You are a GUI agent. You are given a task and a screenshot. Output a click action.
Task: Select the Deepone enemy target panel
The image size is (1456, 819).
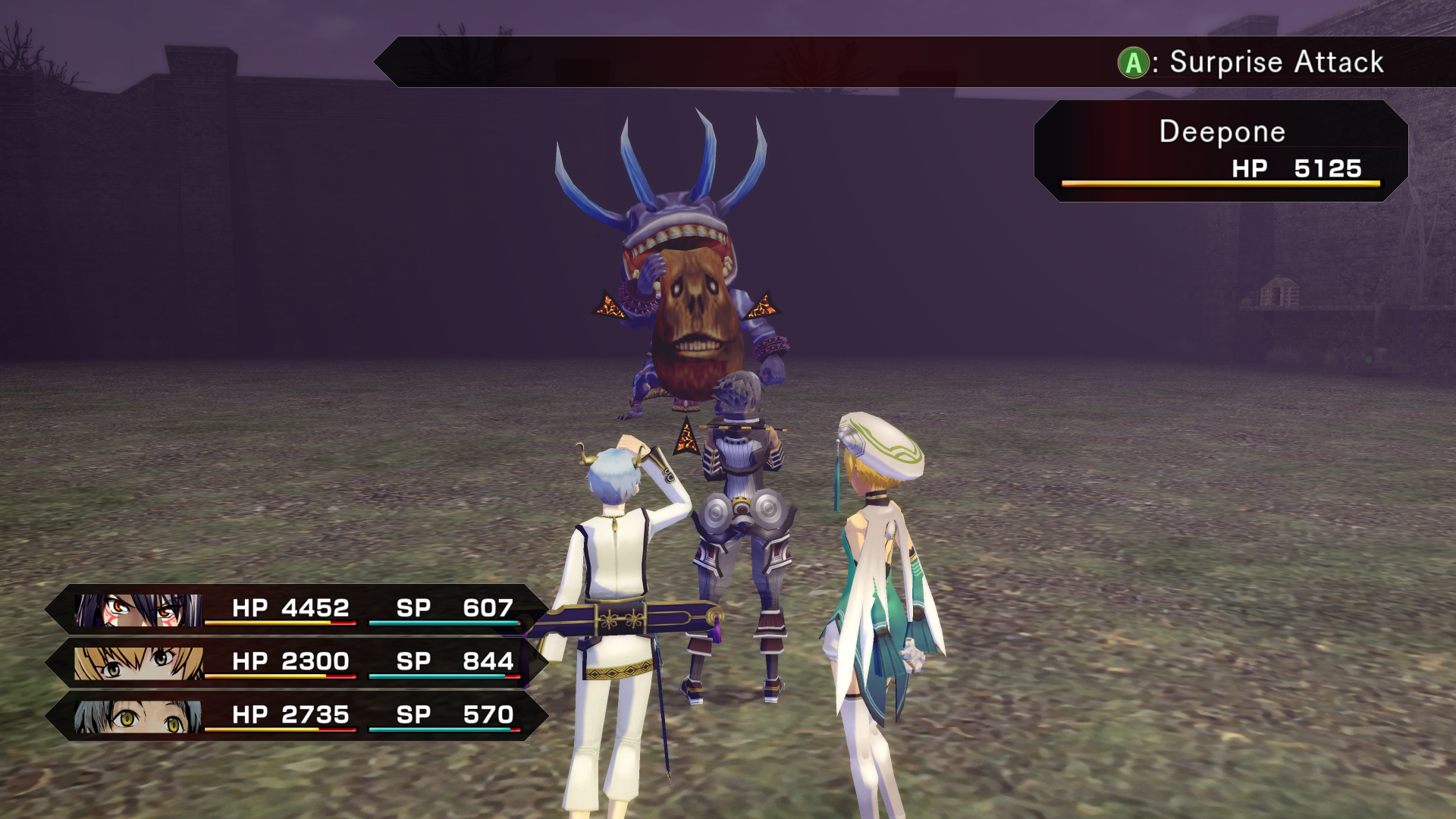click(x=1221, y=151)
